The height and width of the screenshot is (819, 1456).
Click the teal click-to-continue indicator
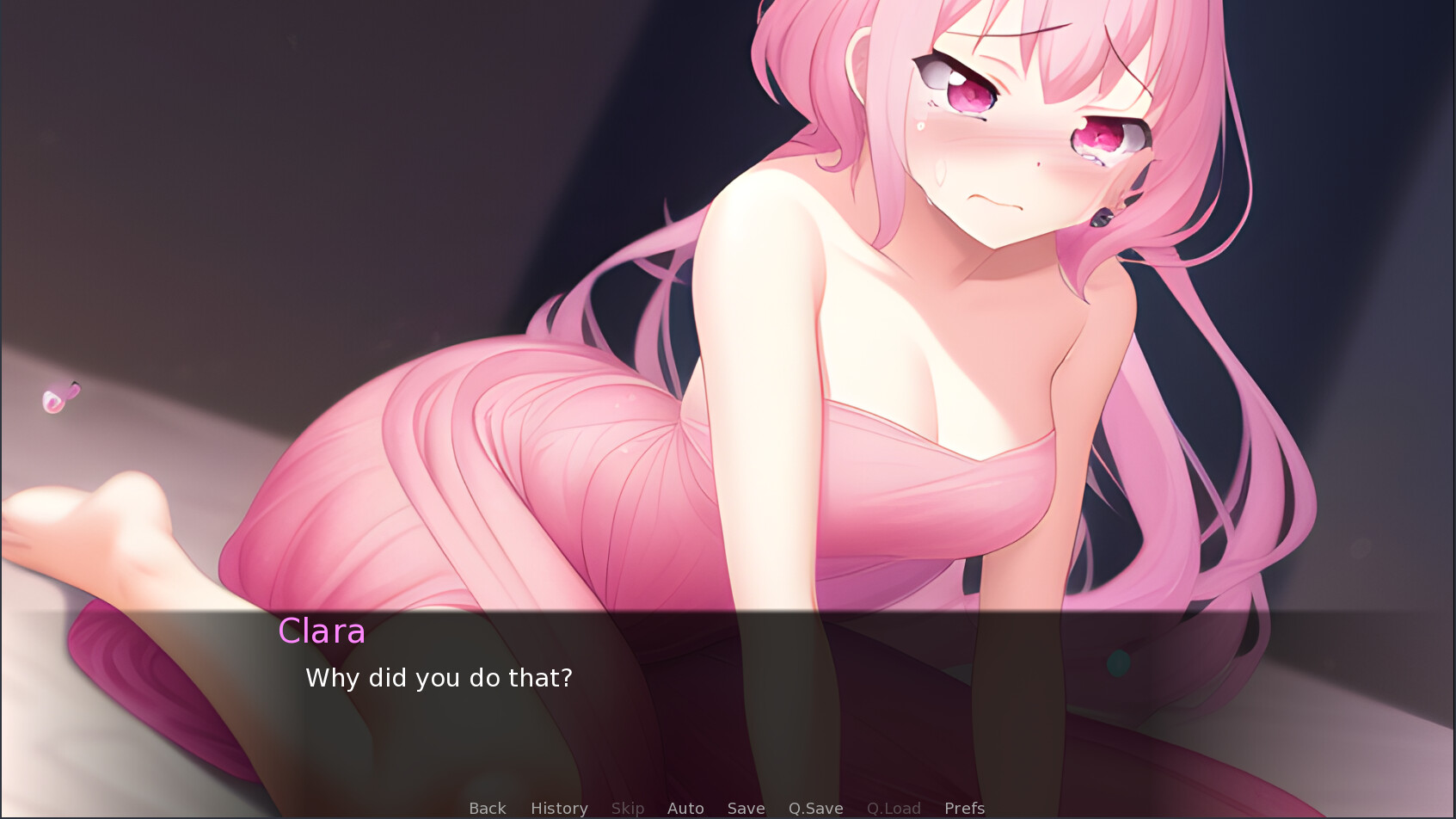pos(1120,662)
